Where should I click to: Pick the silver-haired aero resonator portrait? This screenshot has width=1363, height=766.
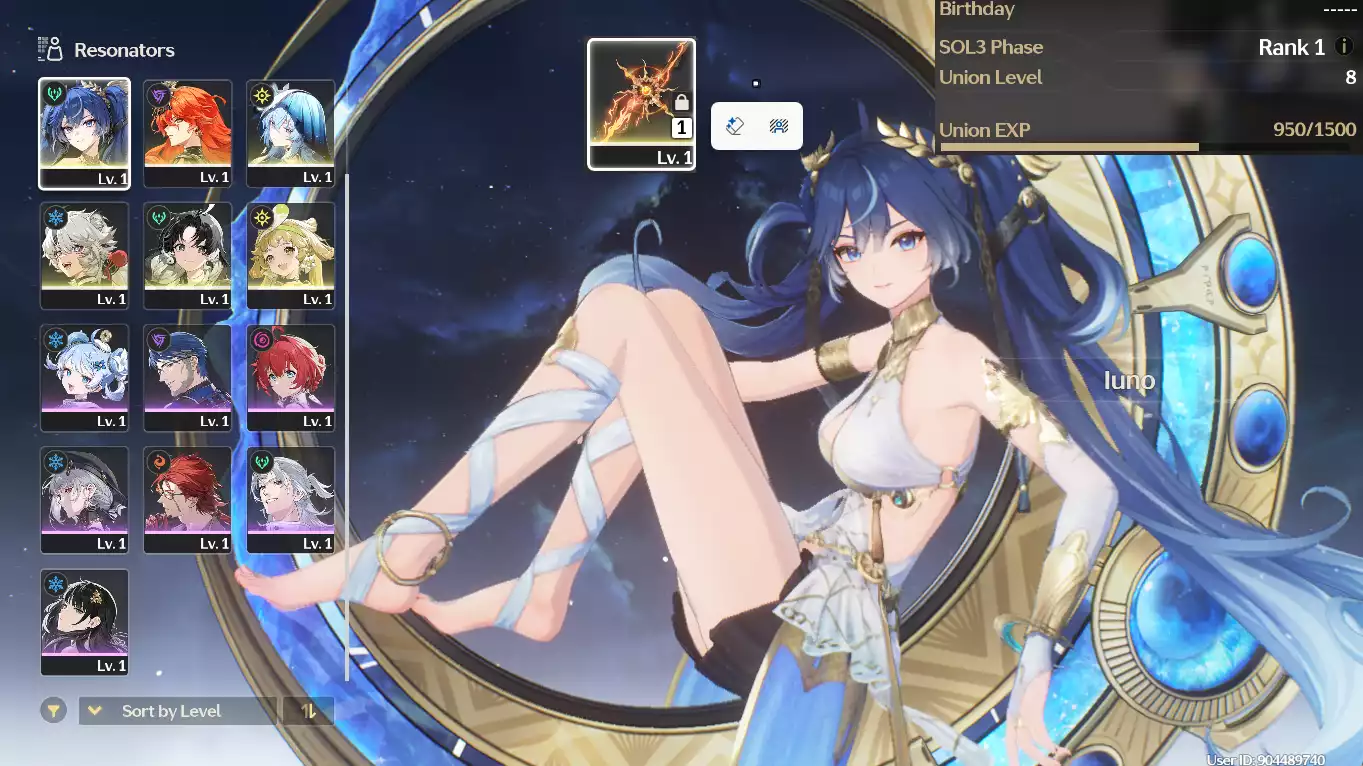[x=291, y=499]
